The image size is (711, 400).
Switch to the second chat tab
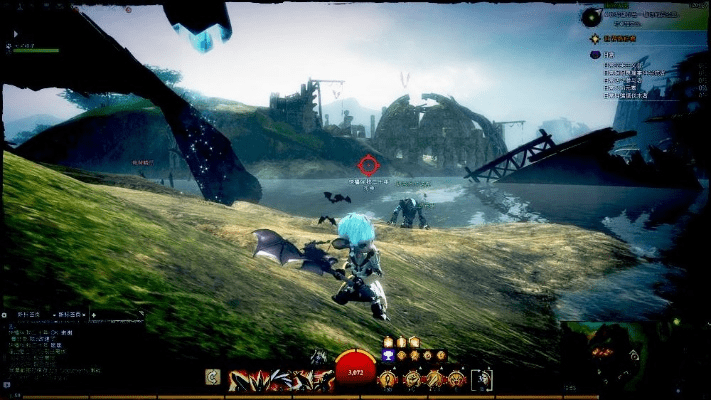[68, 315]
